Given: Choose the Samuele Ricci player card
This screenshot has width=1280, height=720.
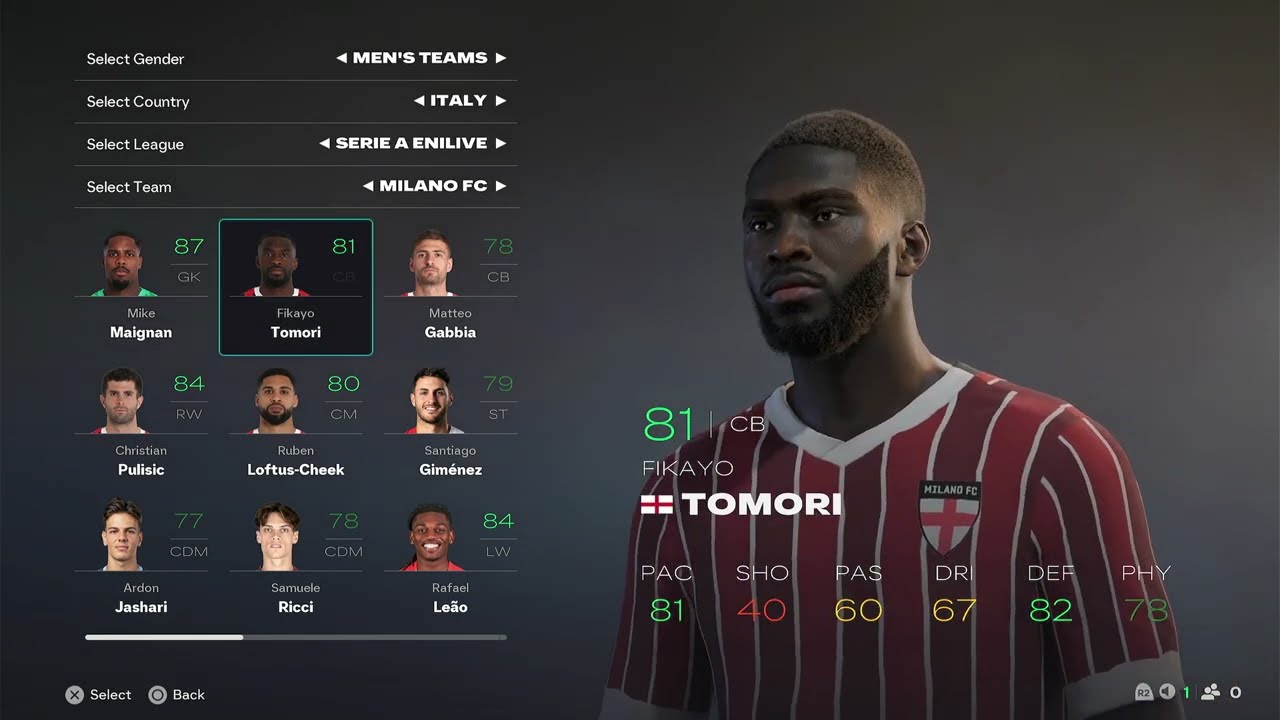Looking at the screenshot, I should click(x=296, y=562).
